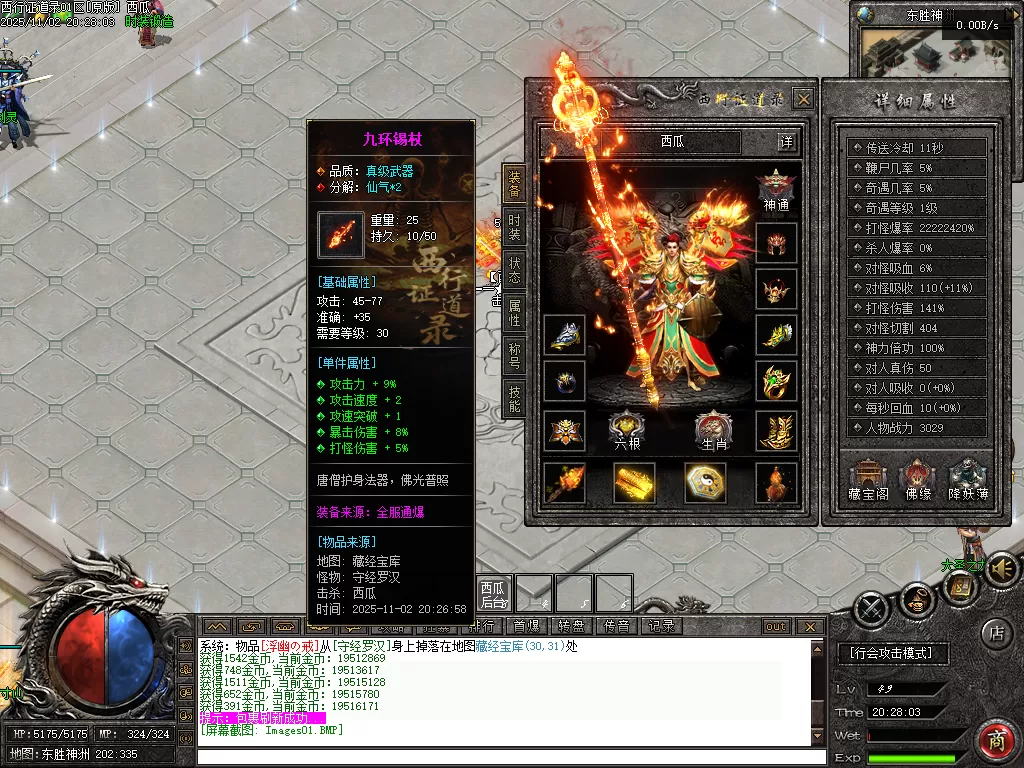Select the 称号 (title) tab

click(x=514, y=355)
